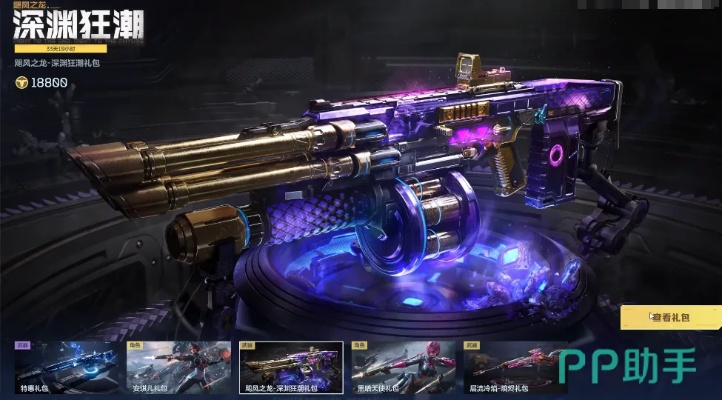Select the 特惠礼包 bundle thumbnail
Screen dimensions: 722x400
(63, 369)
